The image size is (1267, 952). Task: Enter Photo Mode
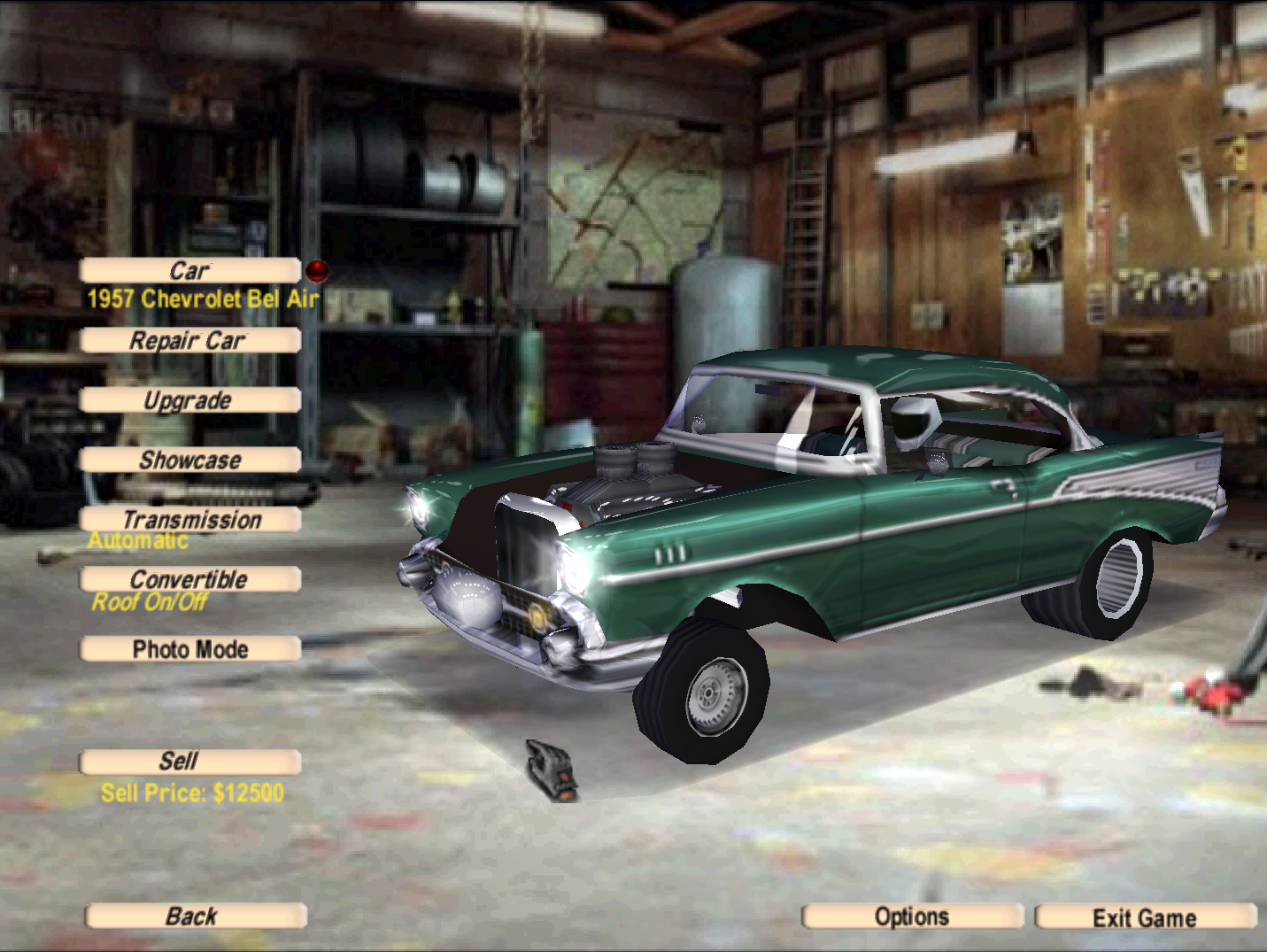pyautogui.click(x=190, y=649)
